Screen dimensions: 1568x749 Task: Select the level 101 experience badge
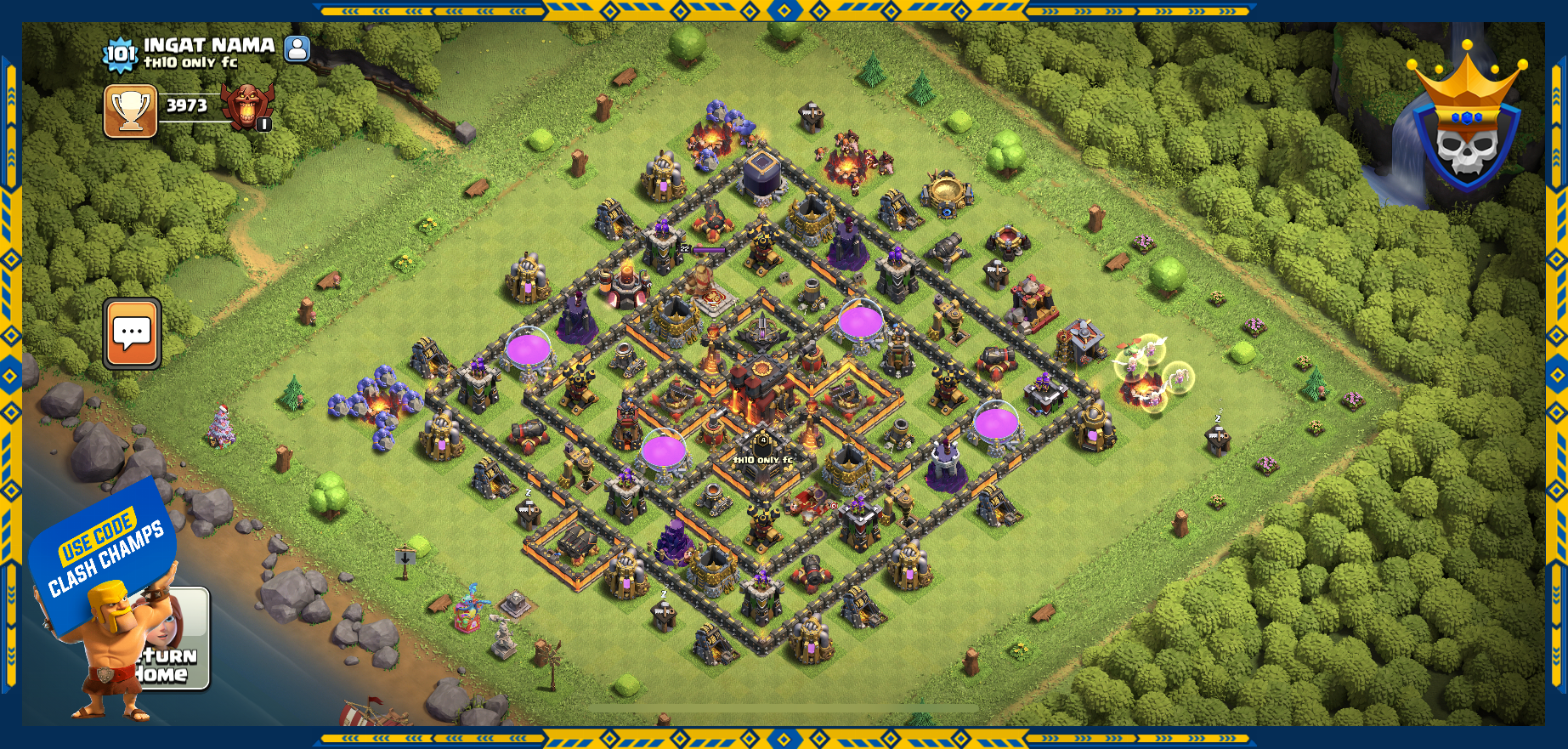(119, 54)
